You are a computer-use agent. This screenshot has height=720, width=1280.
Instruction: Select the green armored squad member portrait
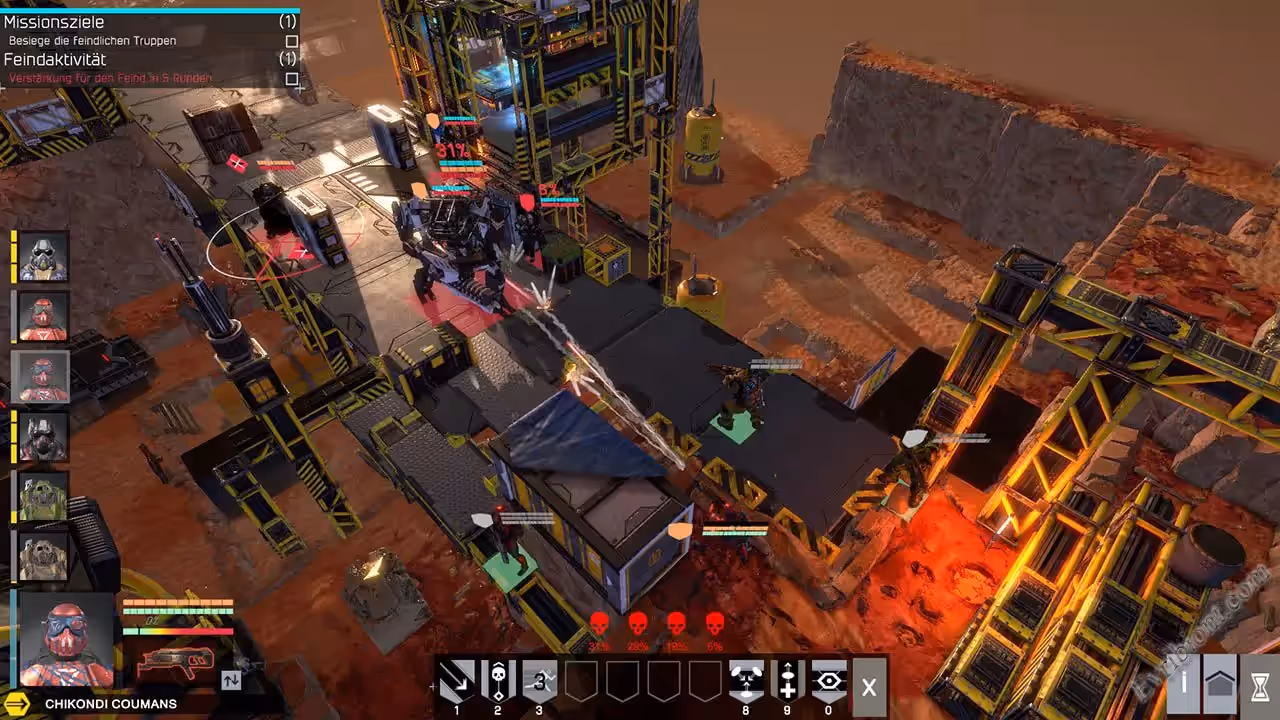(43, 496)
